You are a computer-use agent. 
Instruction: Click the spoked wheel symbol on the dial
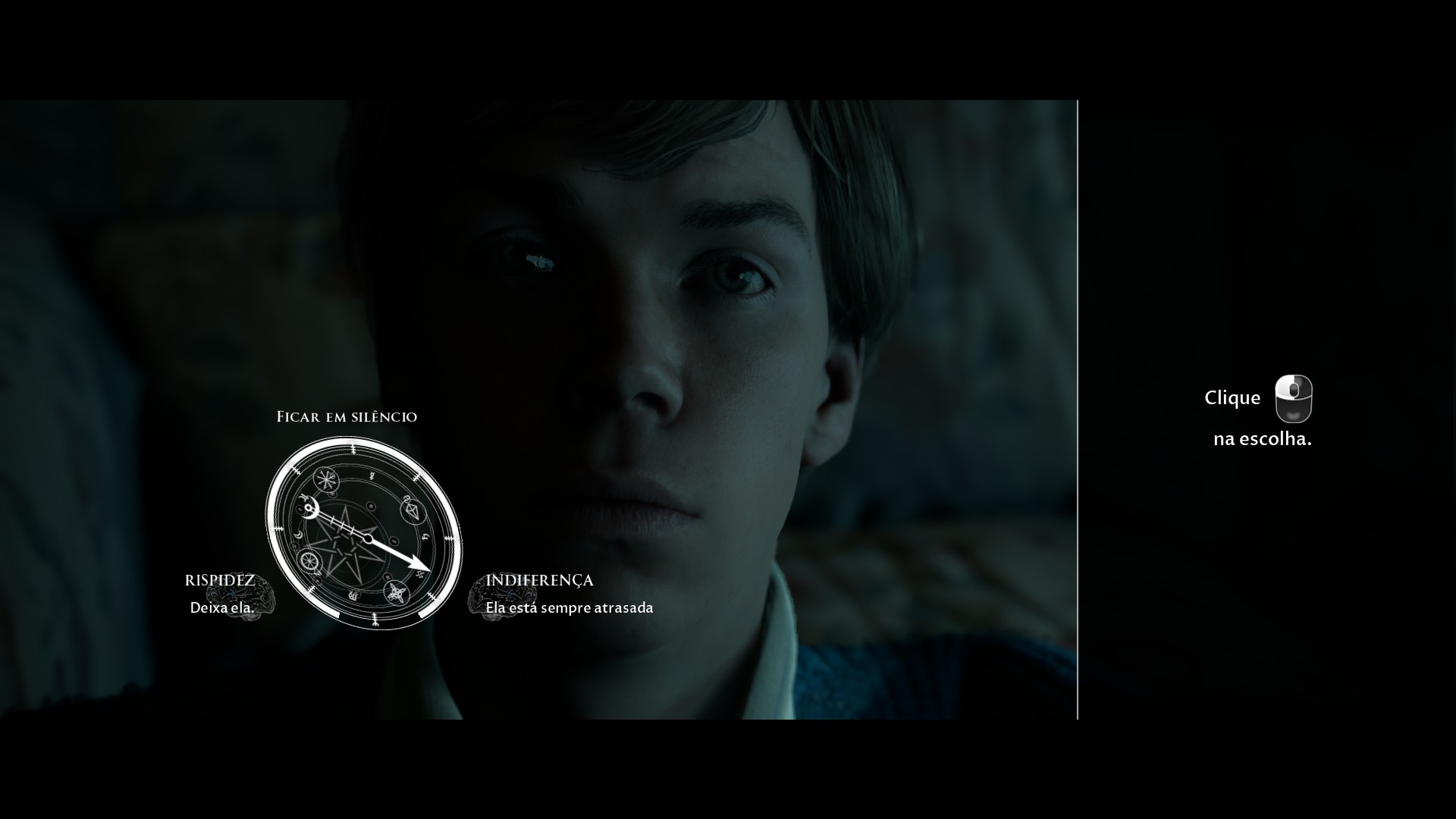click(309, 560)
